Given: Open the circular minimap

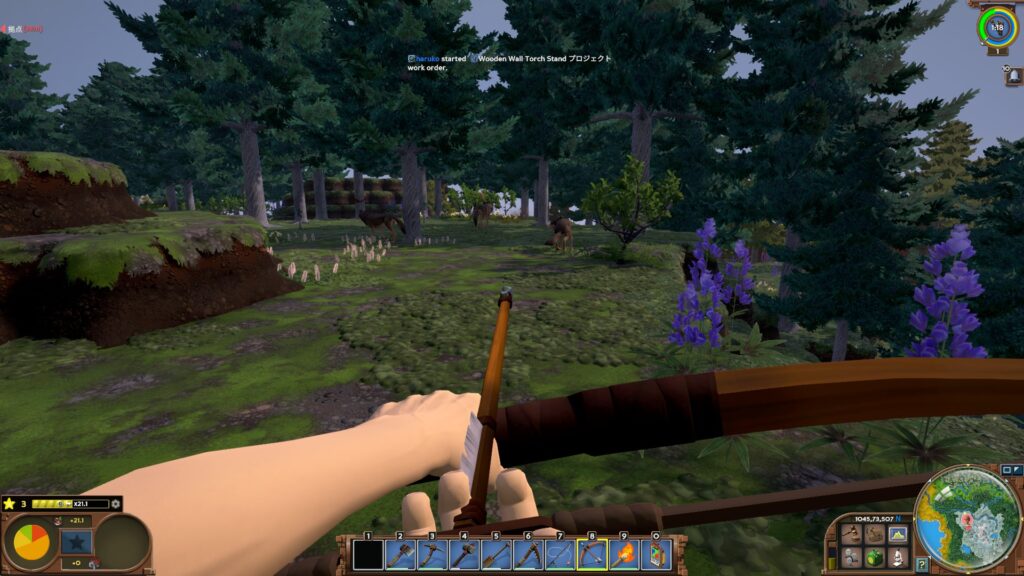Looking at the screenshot, I should [x=967, y=519].
